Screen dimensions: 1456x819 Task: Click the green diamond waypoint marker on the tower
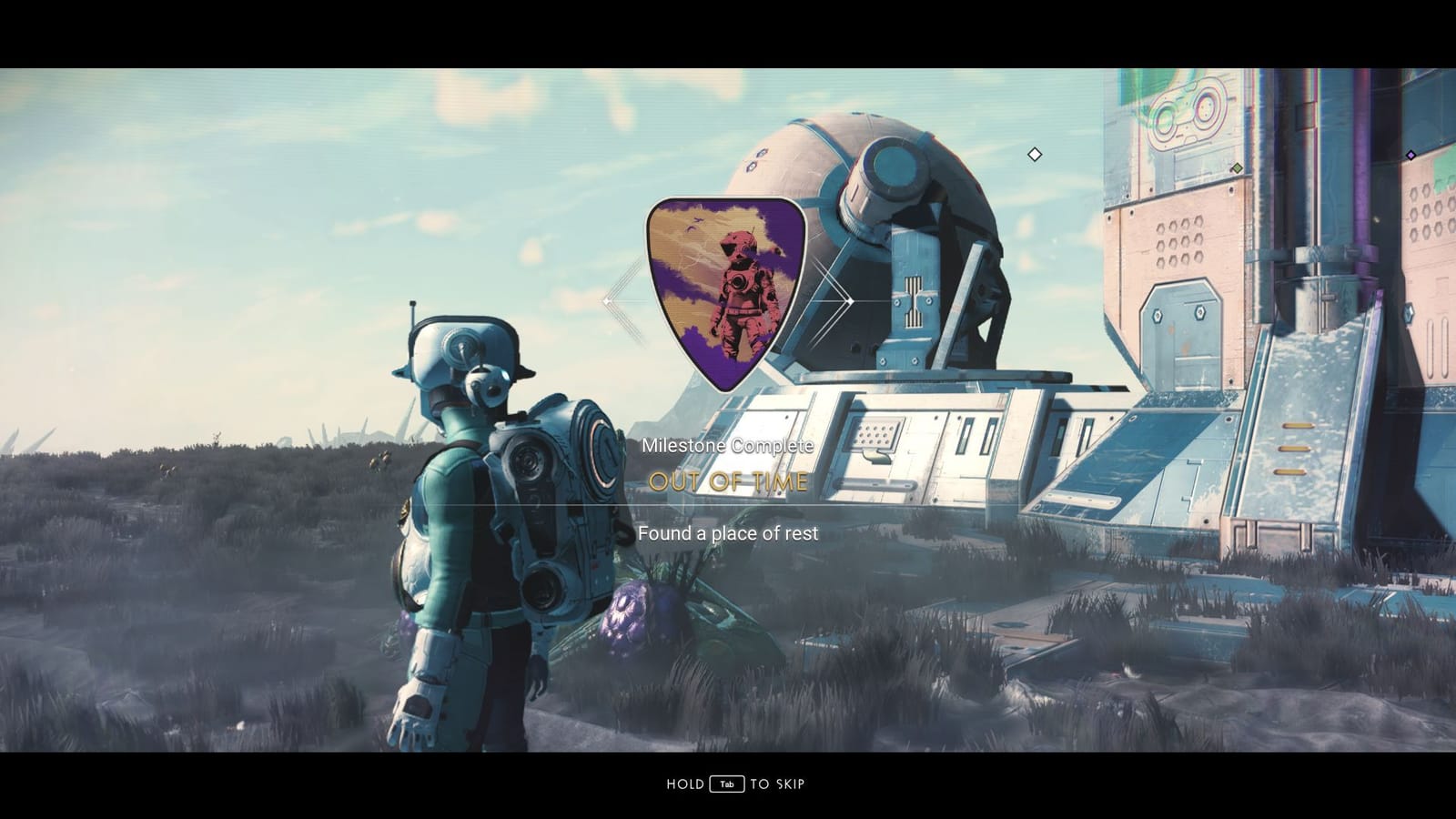tap(1236, 167)
